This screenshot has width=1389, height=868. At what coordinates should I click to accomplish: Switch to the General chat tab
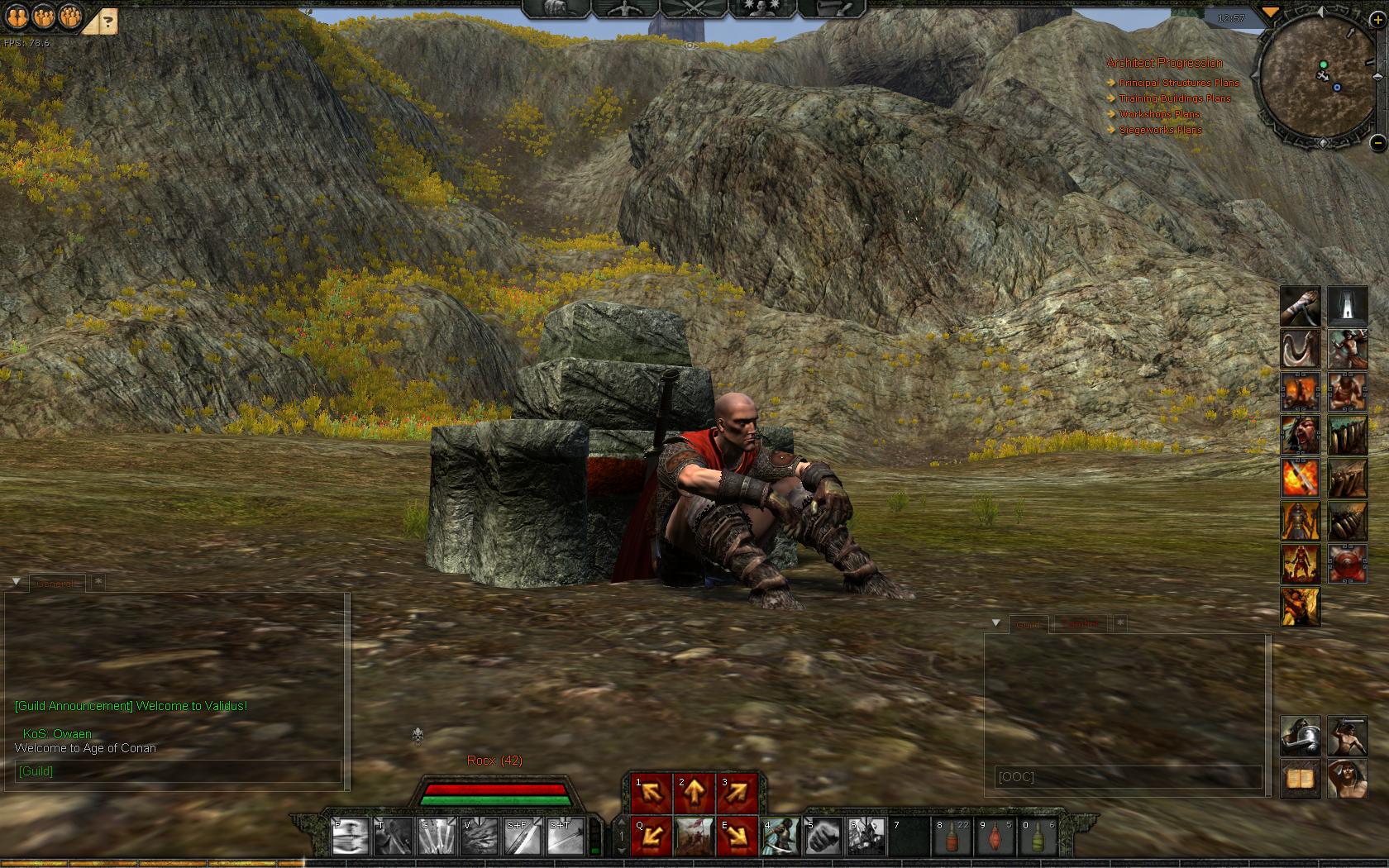coord(56,584)
